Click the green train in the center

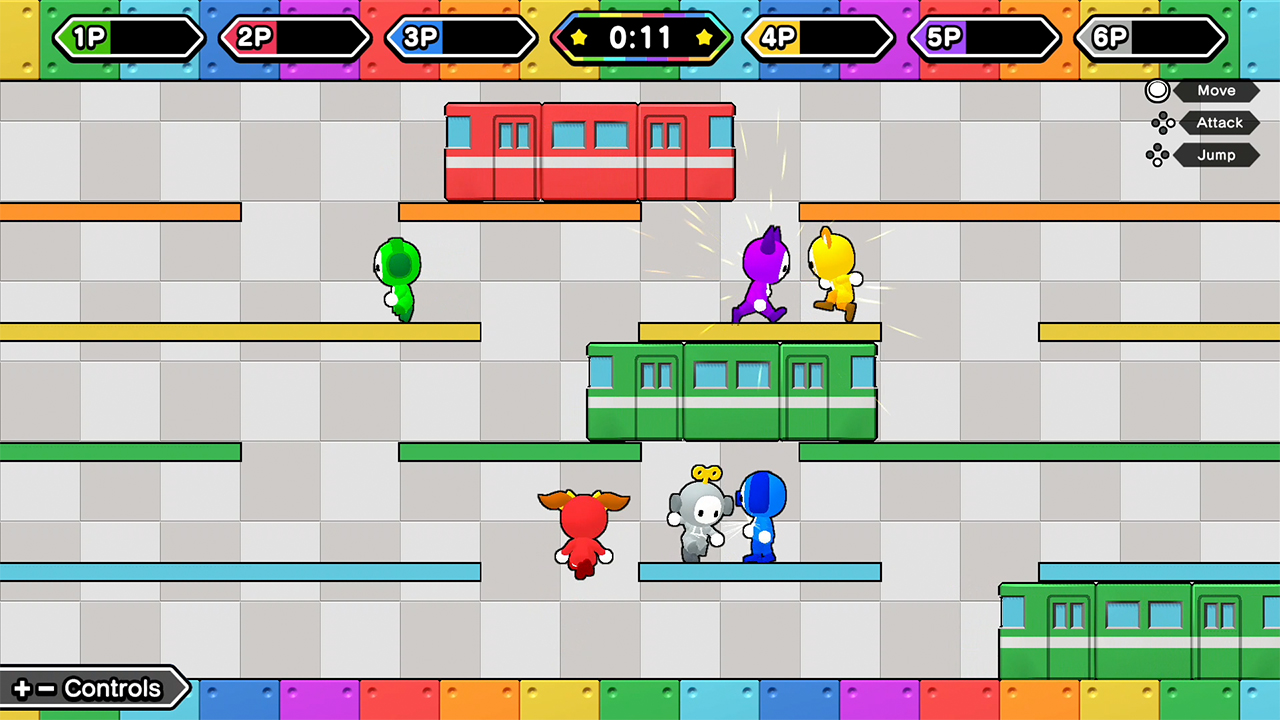(x=731, y=392)
